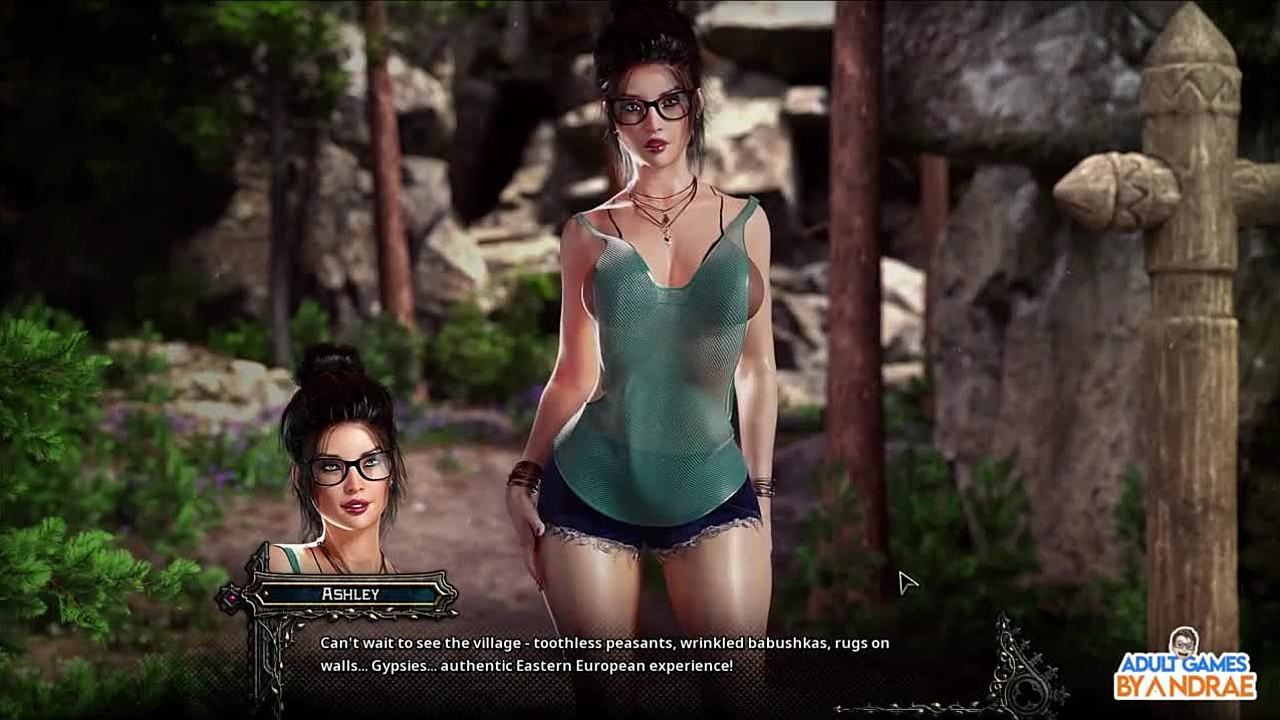Viewport: 1280px width, 720px height.
Task: Advance Ashley's dialogue by clicking the text
Action: 604,654
